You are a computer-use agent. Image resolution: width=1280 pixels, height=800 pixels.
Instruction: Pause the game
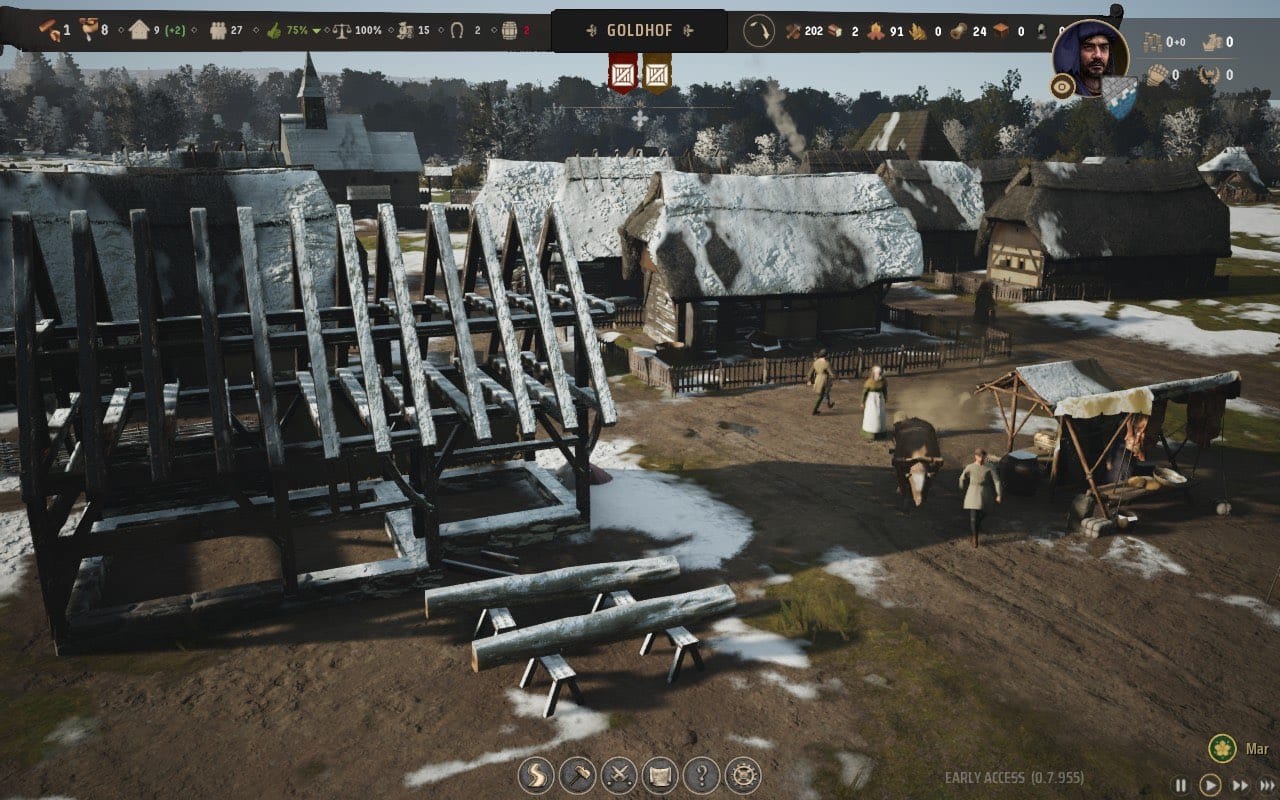click(1181, 785)
